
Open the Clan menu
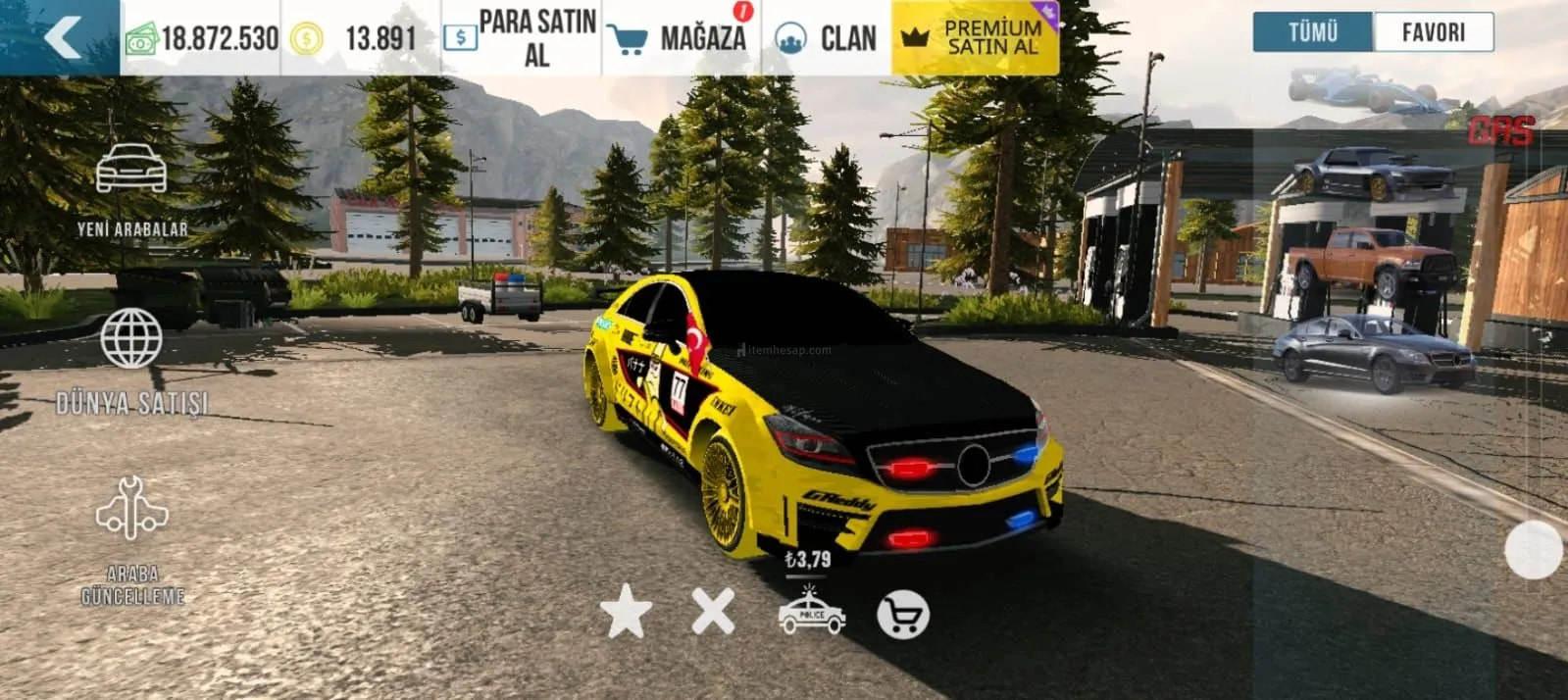826,38
